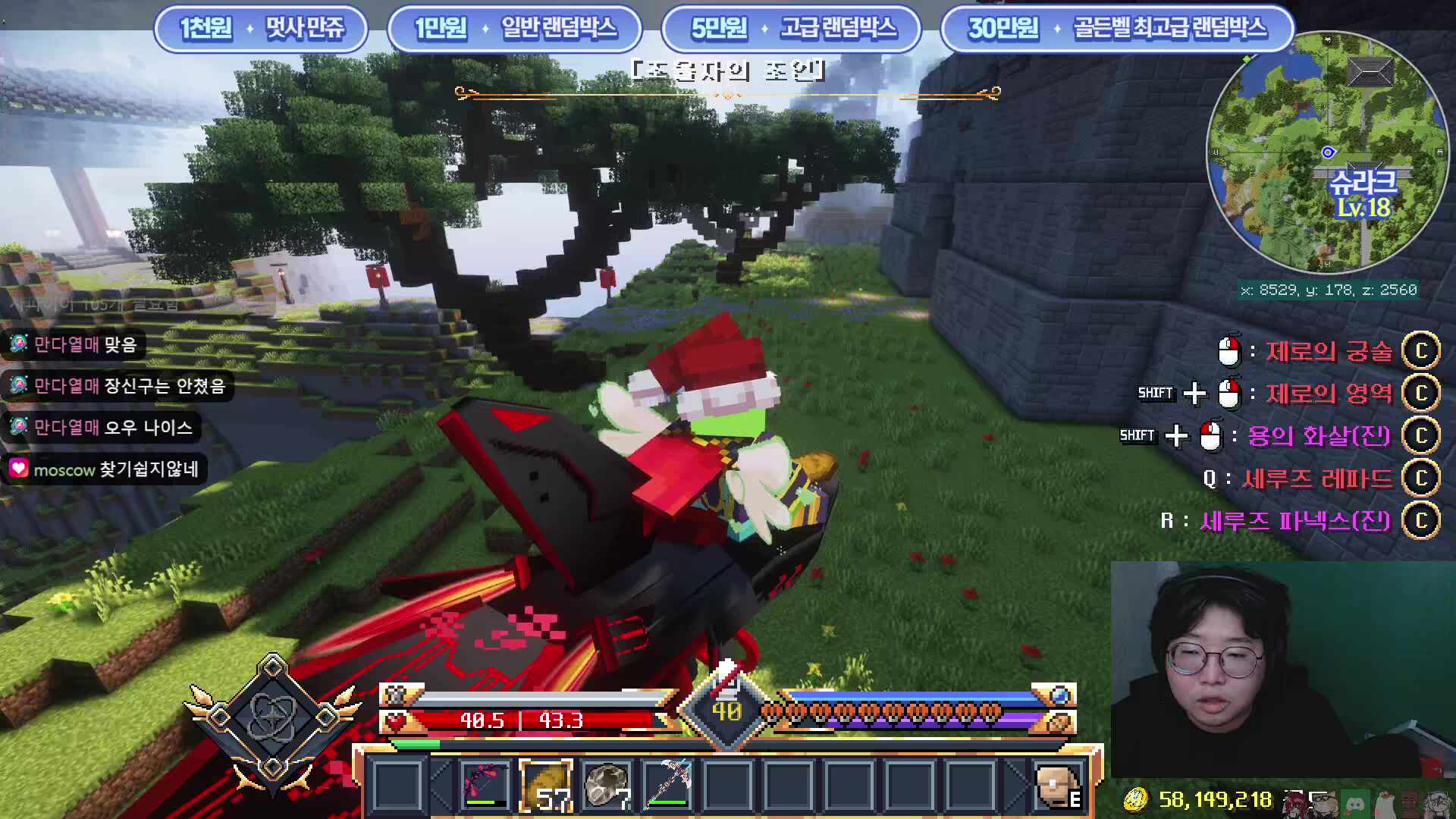Click the mouse icon beside 제로의 궁술 skill
1456x819 pixels.
1231,350
